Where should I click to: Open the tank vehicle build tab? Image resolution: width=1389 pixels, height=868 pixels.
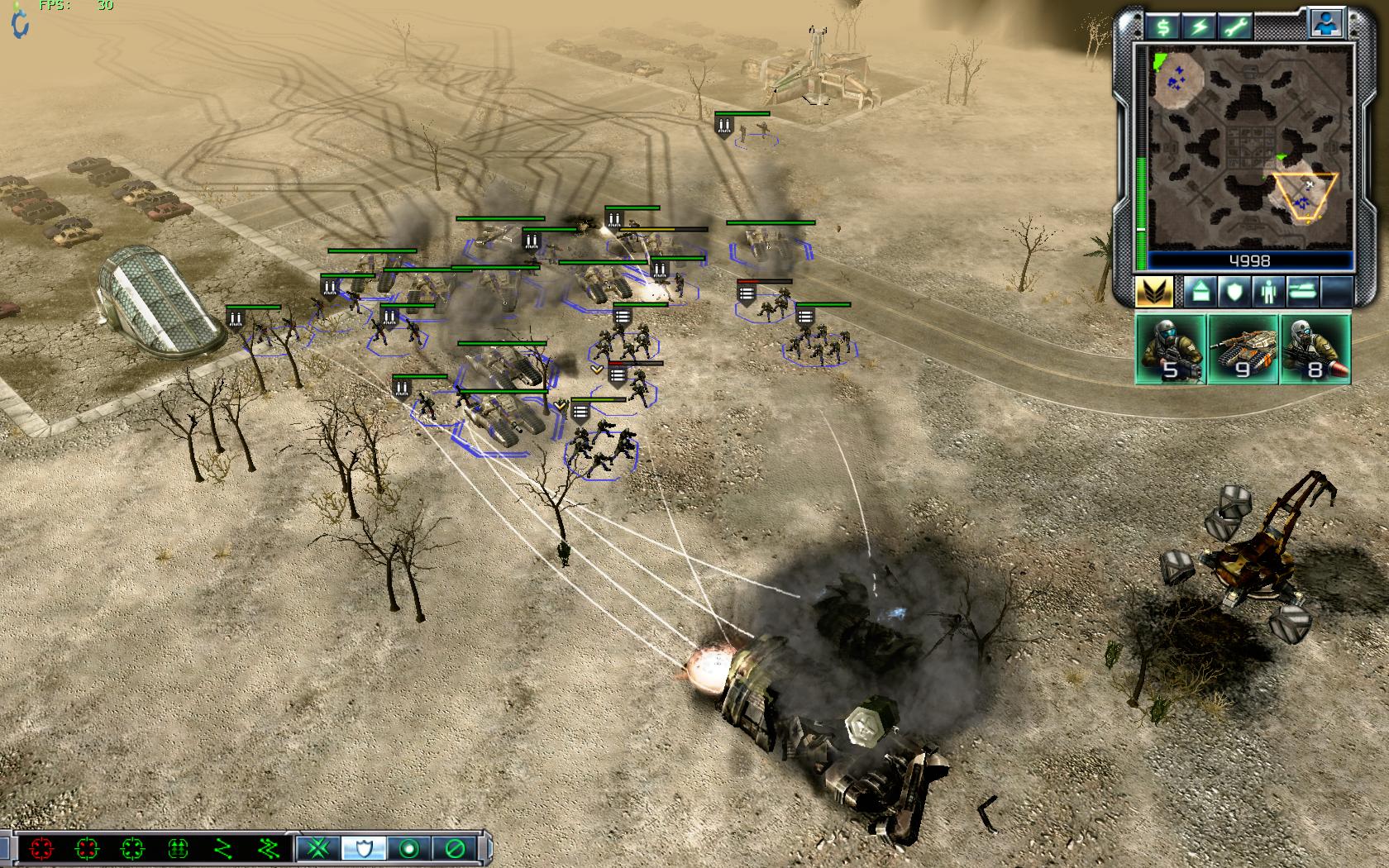1301,293
